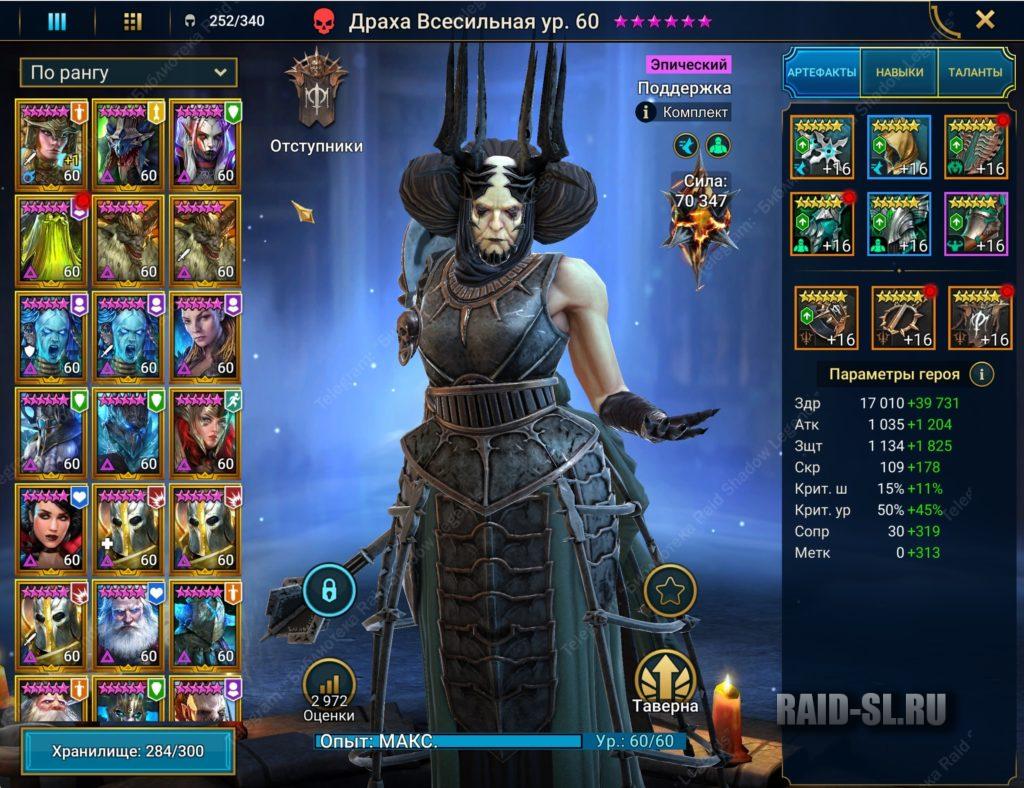Select the dark-haired woman in red portrait
The image size is (1024, 788).
point(52,526)
